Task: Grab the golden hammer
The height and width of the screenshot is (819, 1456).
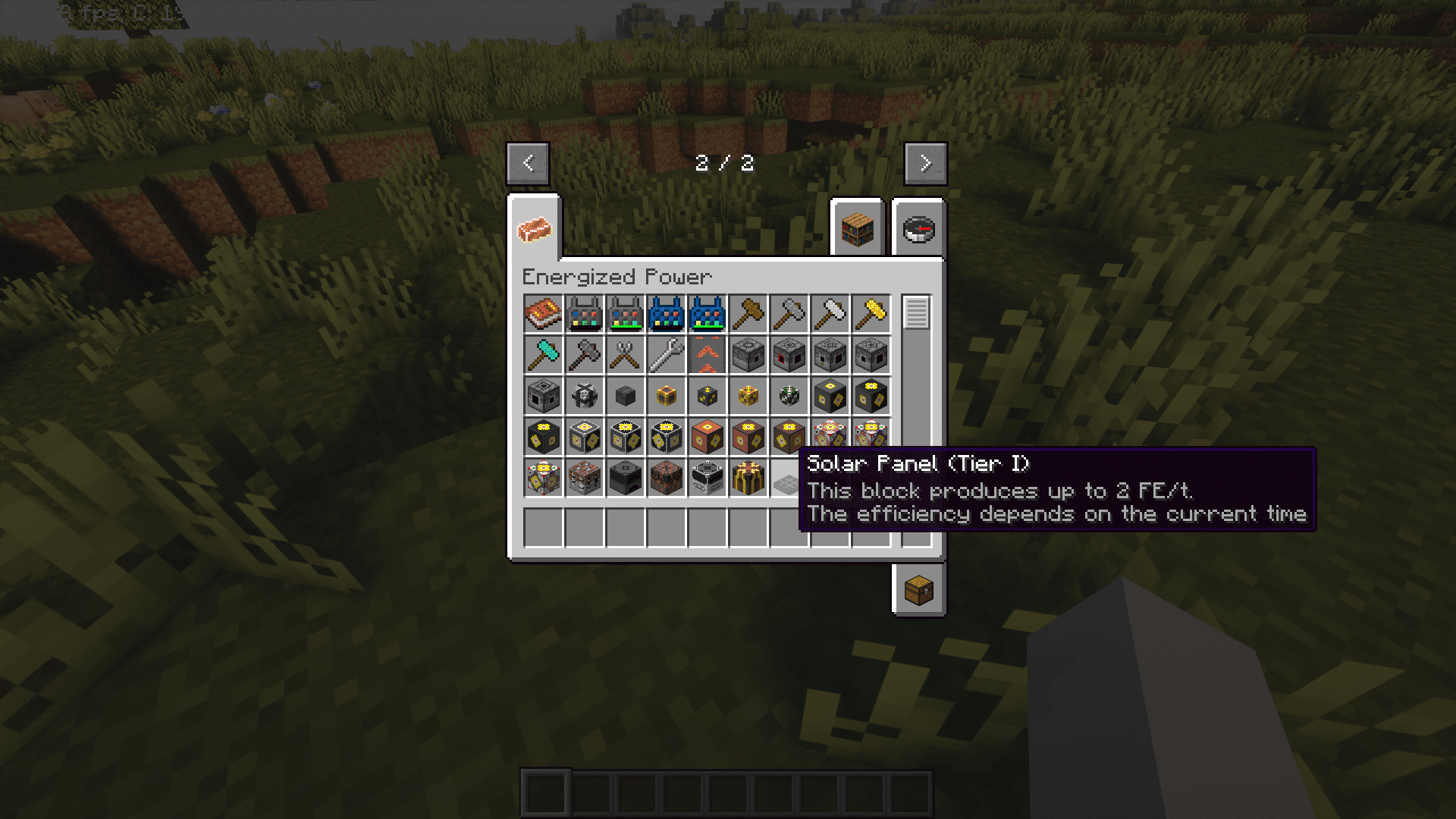Action: 871,315
